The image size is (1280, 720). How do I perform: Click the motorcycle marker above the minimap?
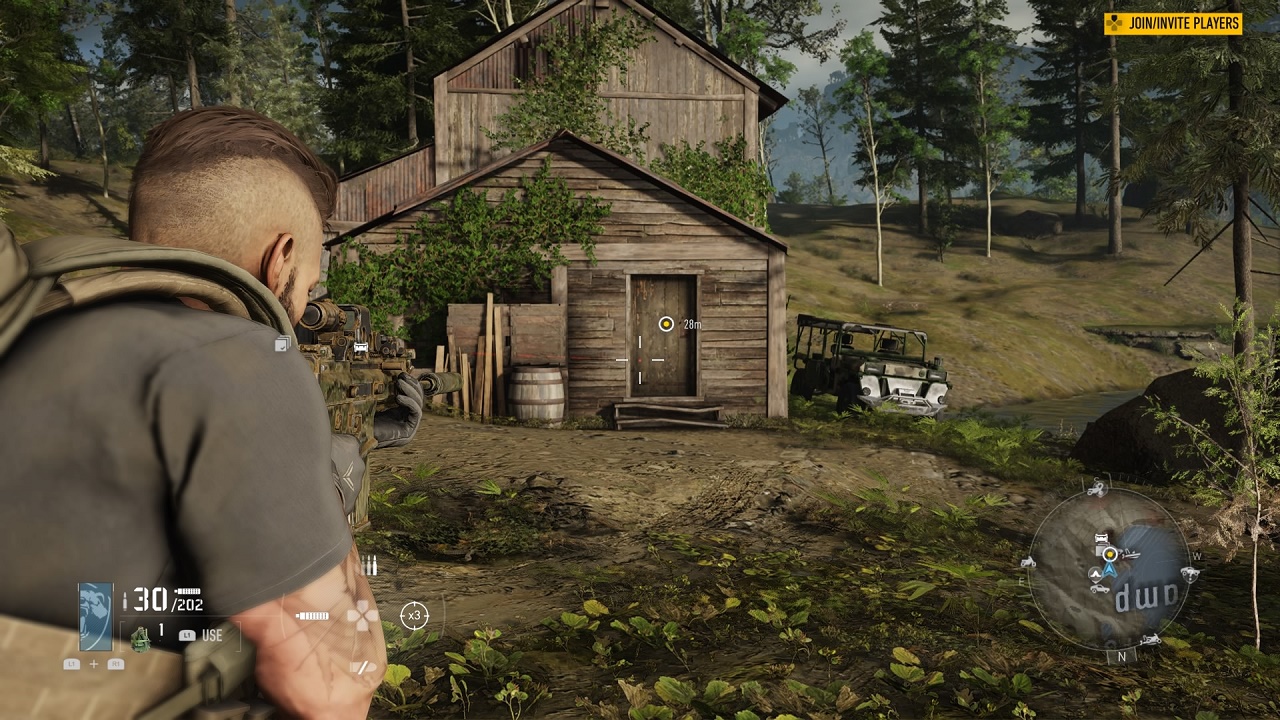tap(1097, 490)
